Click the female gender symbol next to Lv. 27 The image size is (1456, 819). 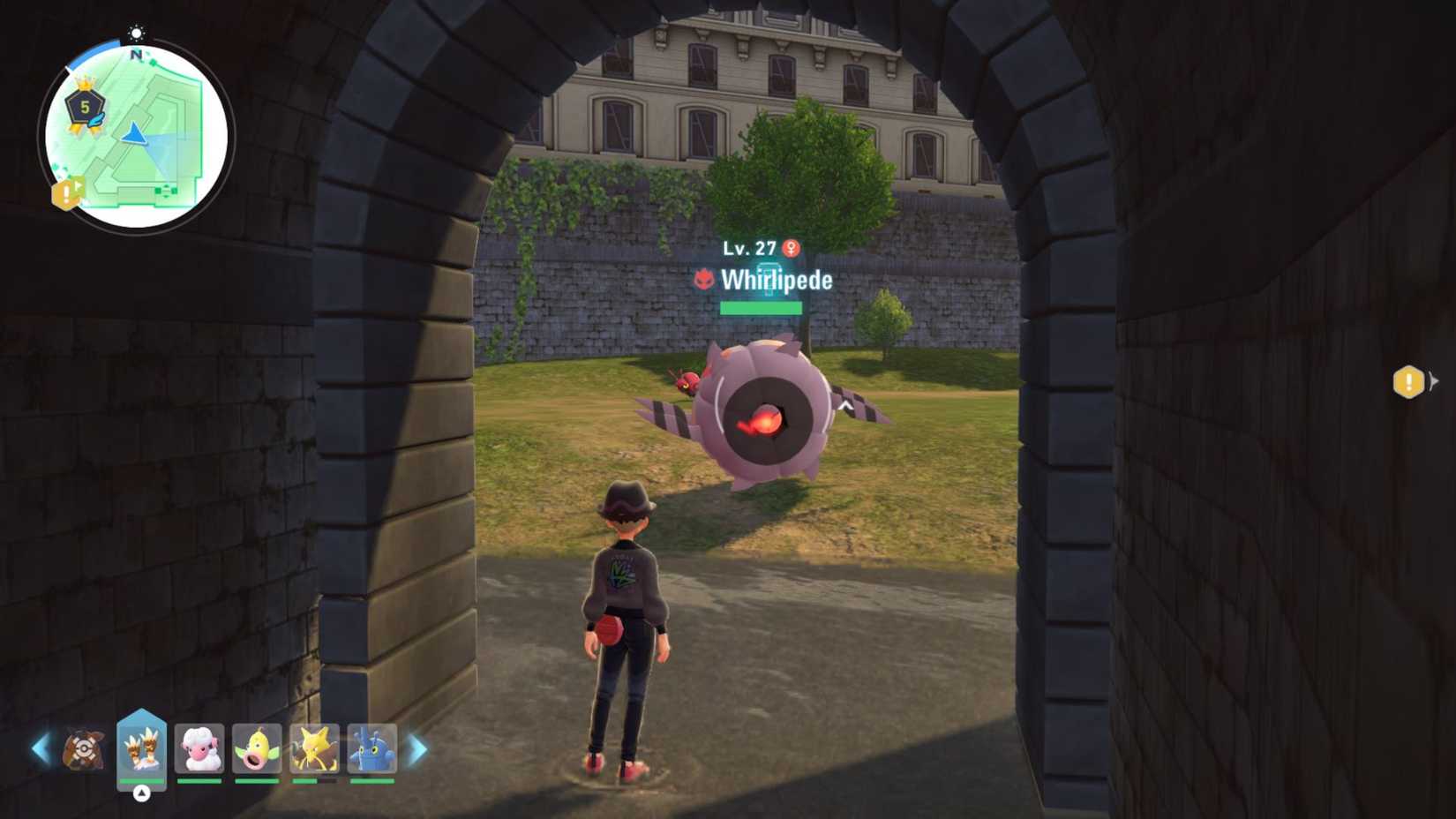click(790, 248)
